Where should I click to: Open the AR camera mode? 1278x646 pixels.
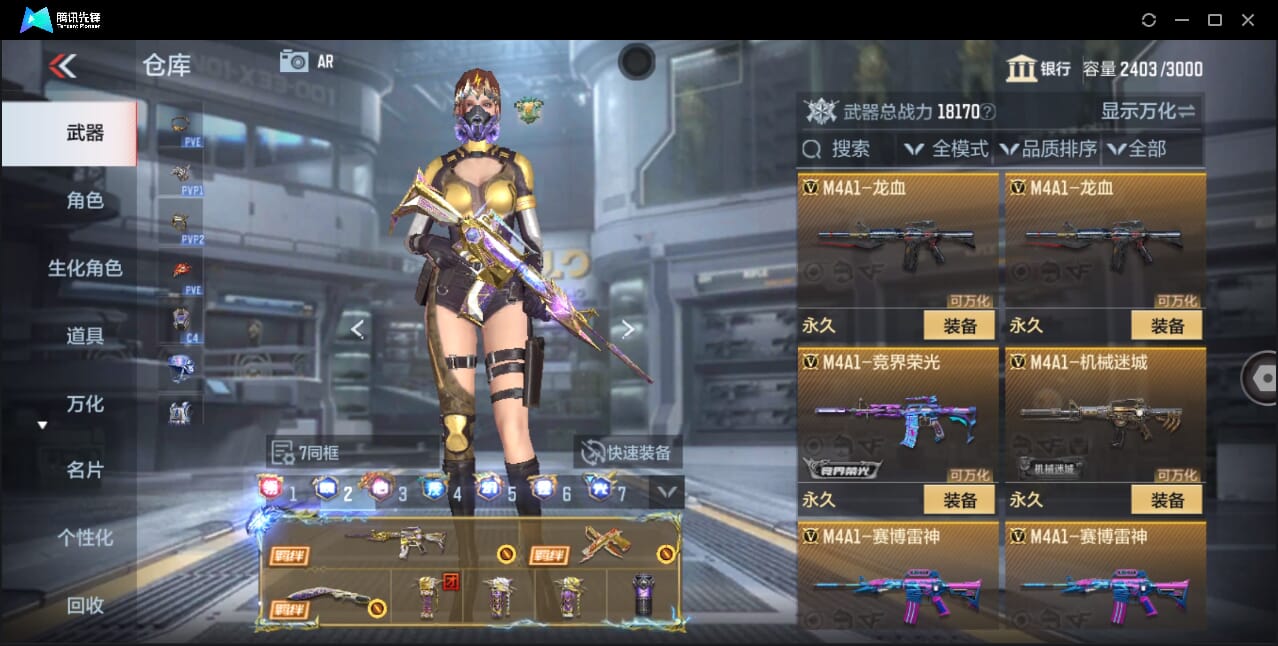click(x=306, y=61)
